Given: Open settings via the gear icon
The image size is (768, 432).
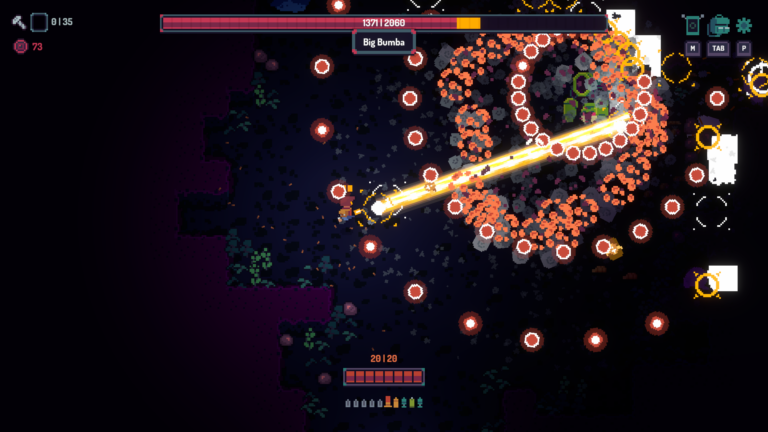Looking at the screenshot, I should (x=743, y=26).
